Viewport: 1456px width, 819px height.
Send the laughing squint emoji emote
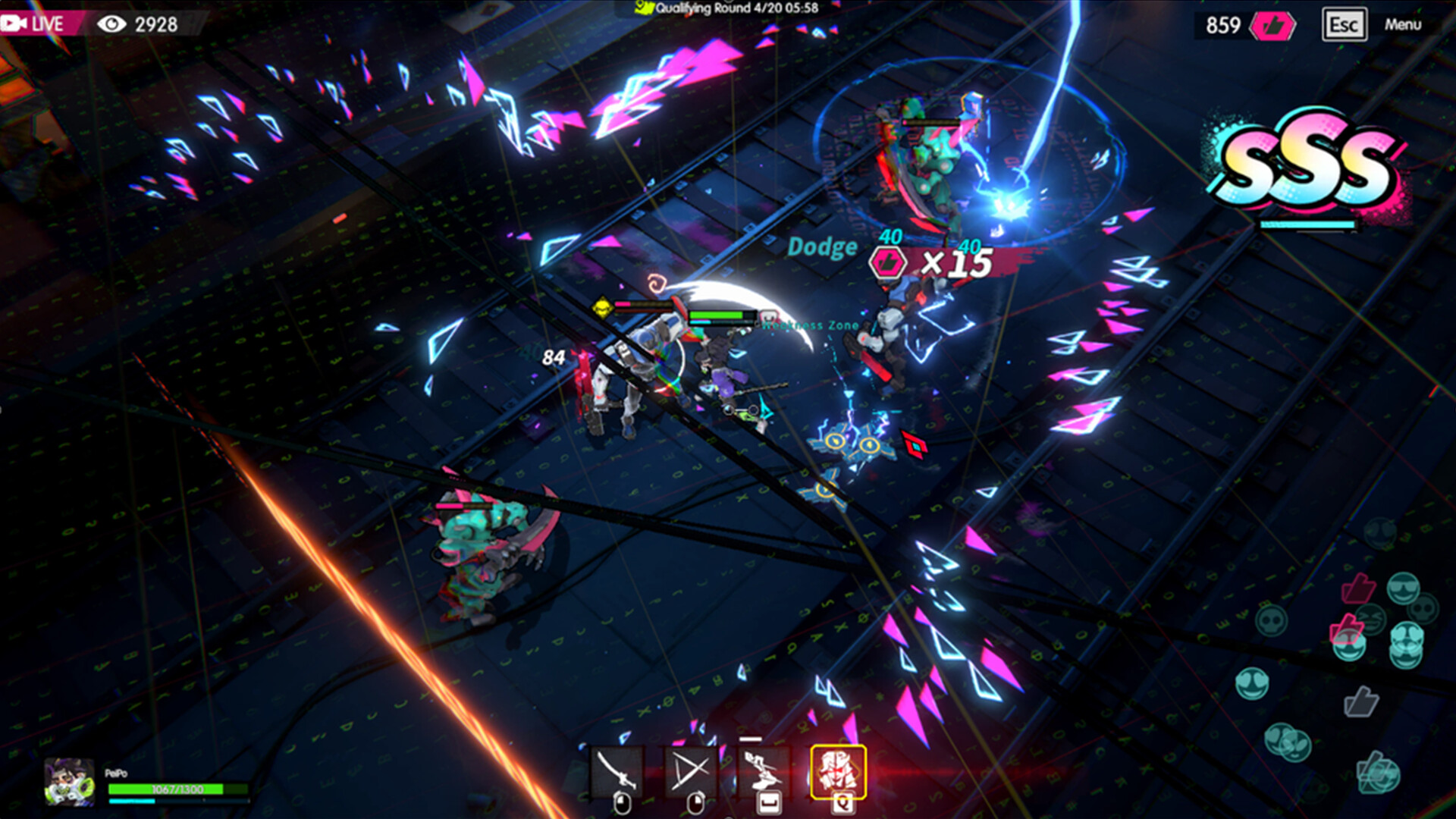pyautogui.click(x=1370, y=618)
